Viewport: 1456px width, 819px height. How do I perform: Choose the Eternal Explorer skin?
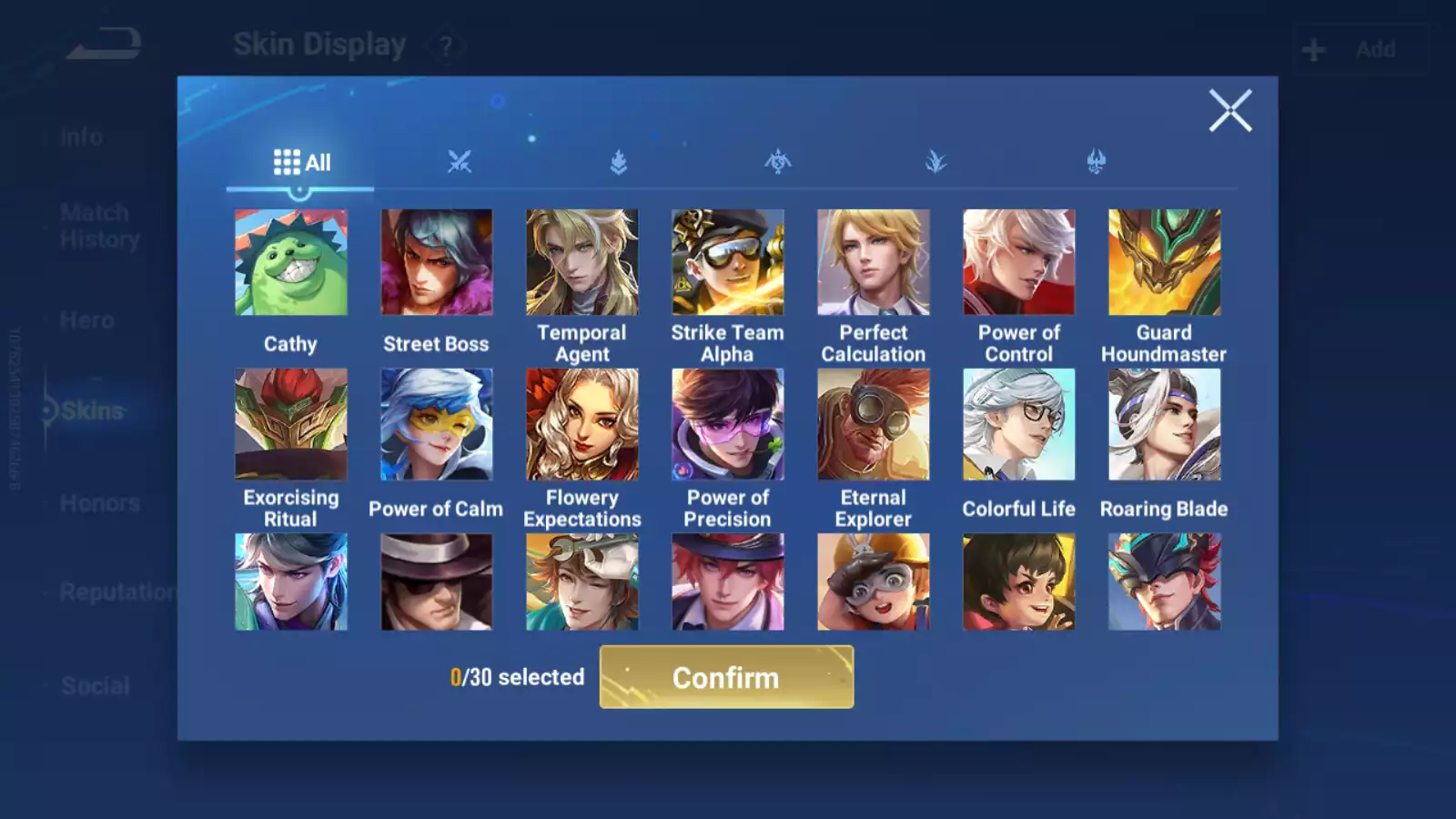coord(874,424)
